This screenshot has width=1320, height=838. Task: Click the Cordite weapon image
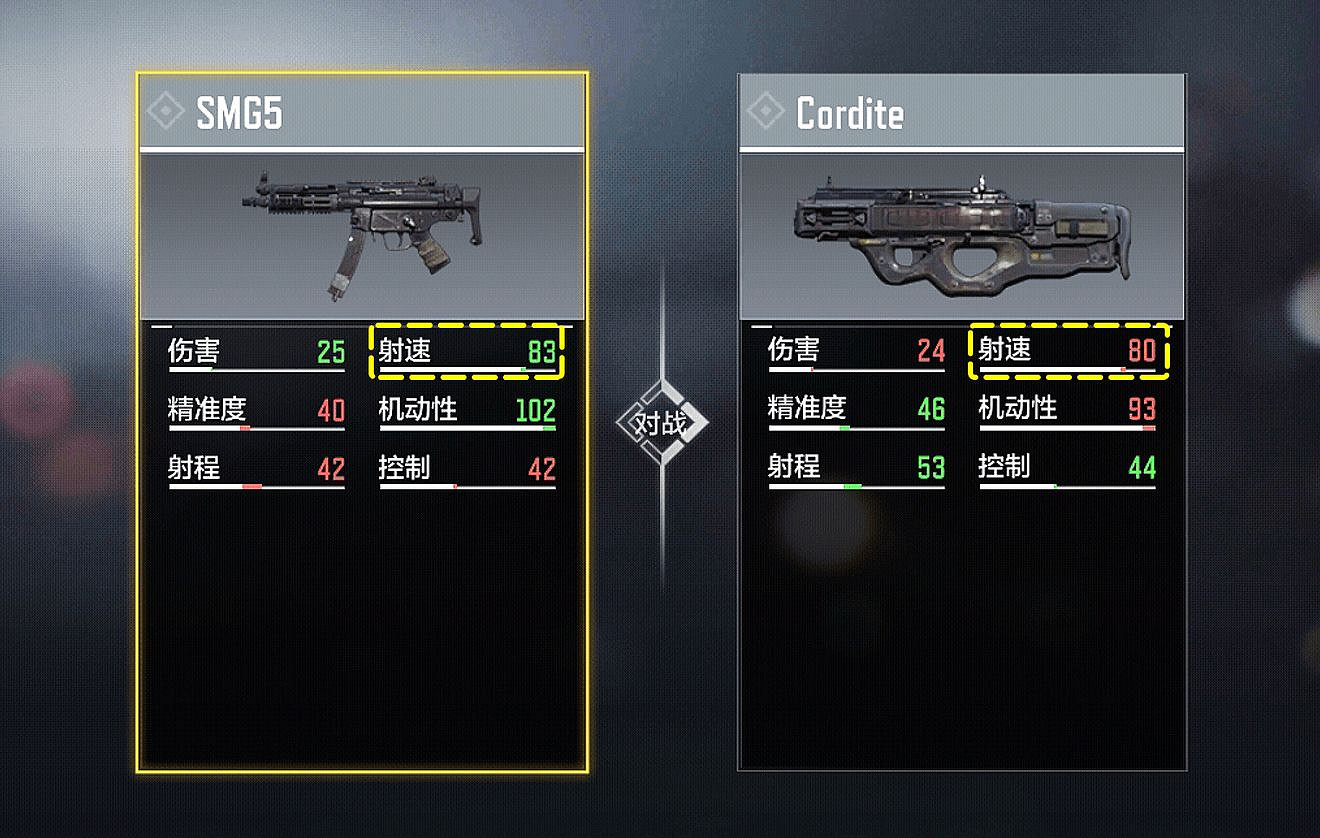(960, 232)
